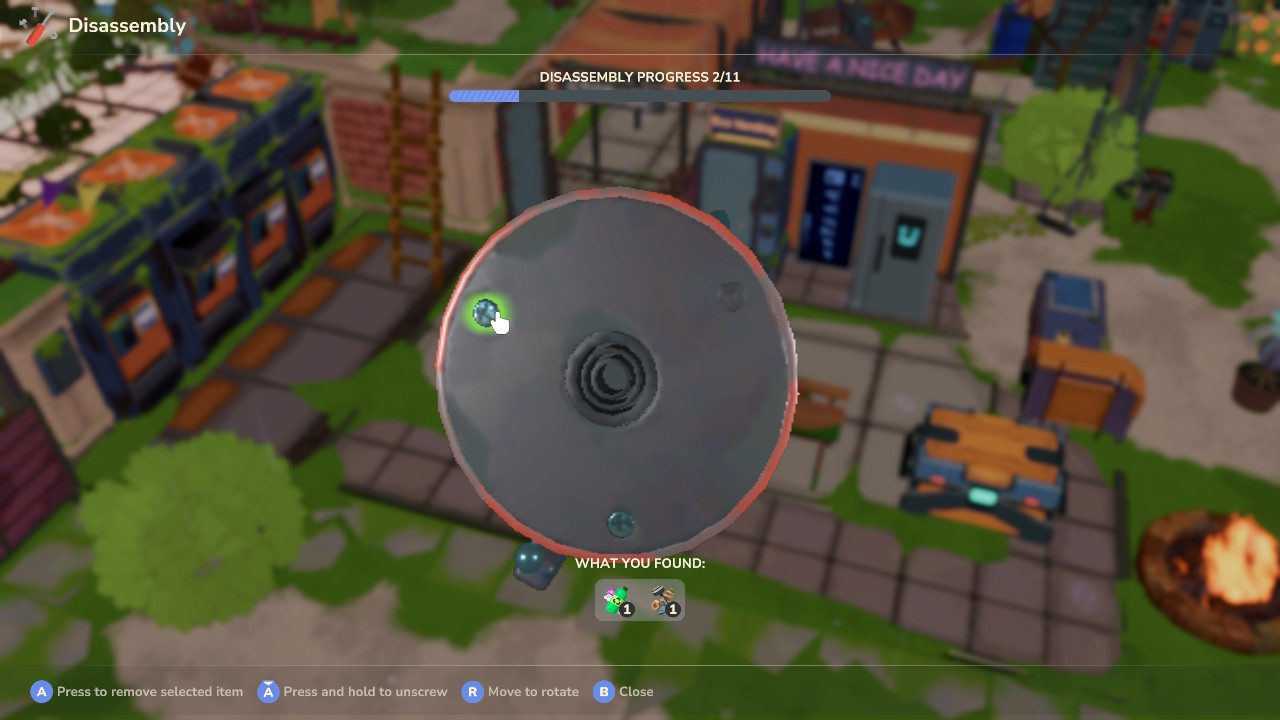The width and height of the screenshot is (1280, 720).
Task: Open the recyclable plastic item found
Action: [x=617, y=599]
